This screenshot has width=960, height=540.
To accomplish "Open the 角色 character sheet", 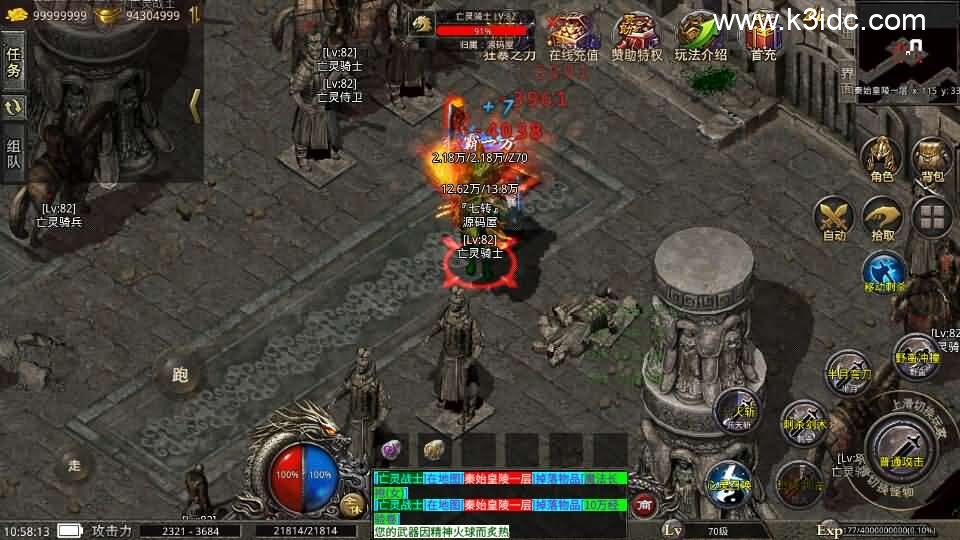I will pos(882,160).
